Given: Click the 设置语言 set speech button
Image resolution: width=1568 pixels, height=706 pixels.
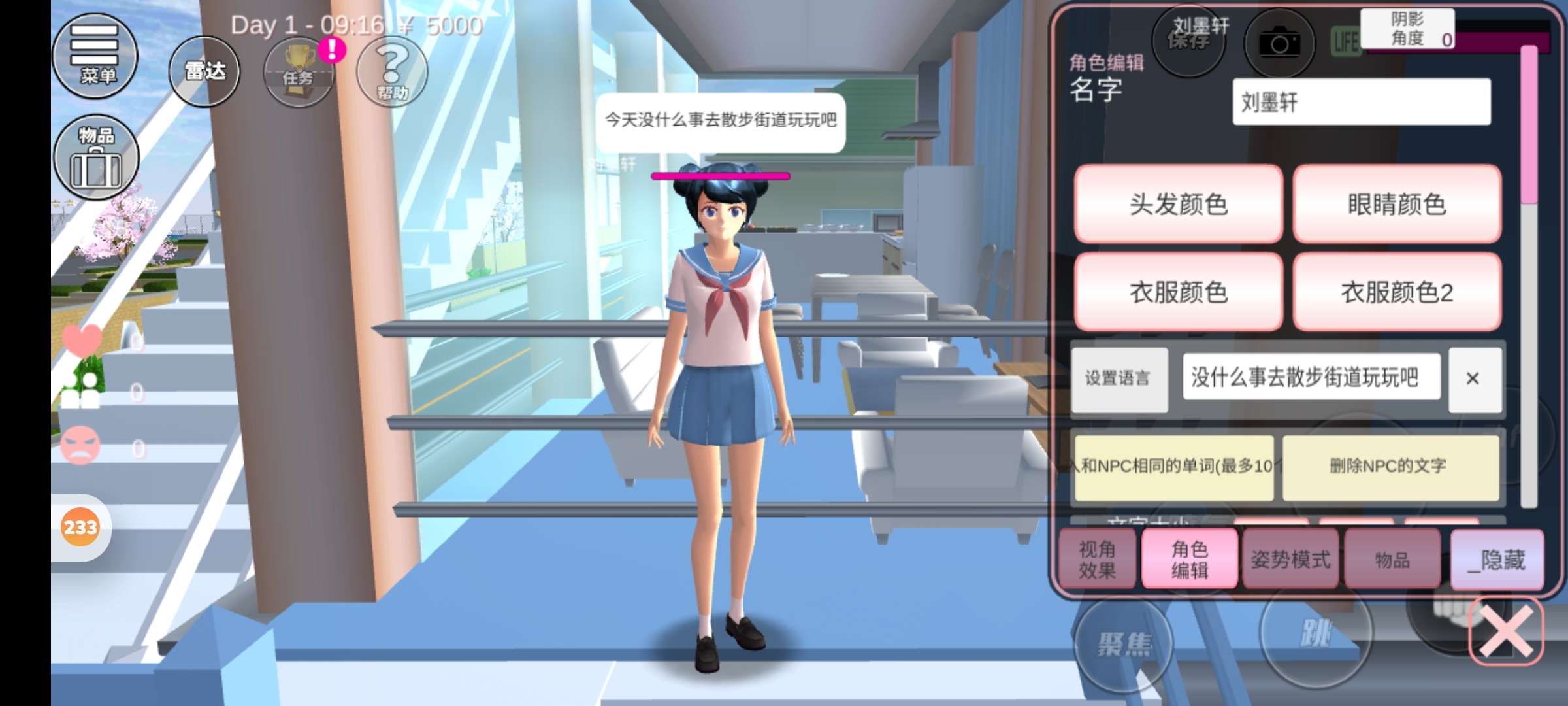Looking at the screenshot, I should coord(1119,378).
